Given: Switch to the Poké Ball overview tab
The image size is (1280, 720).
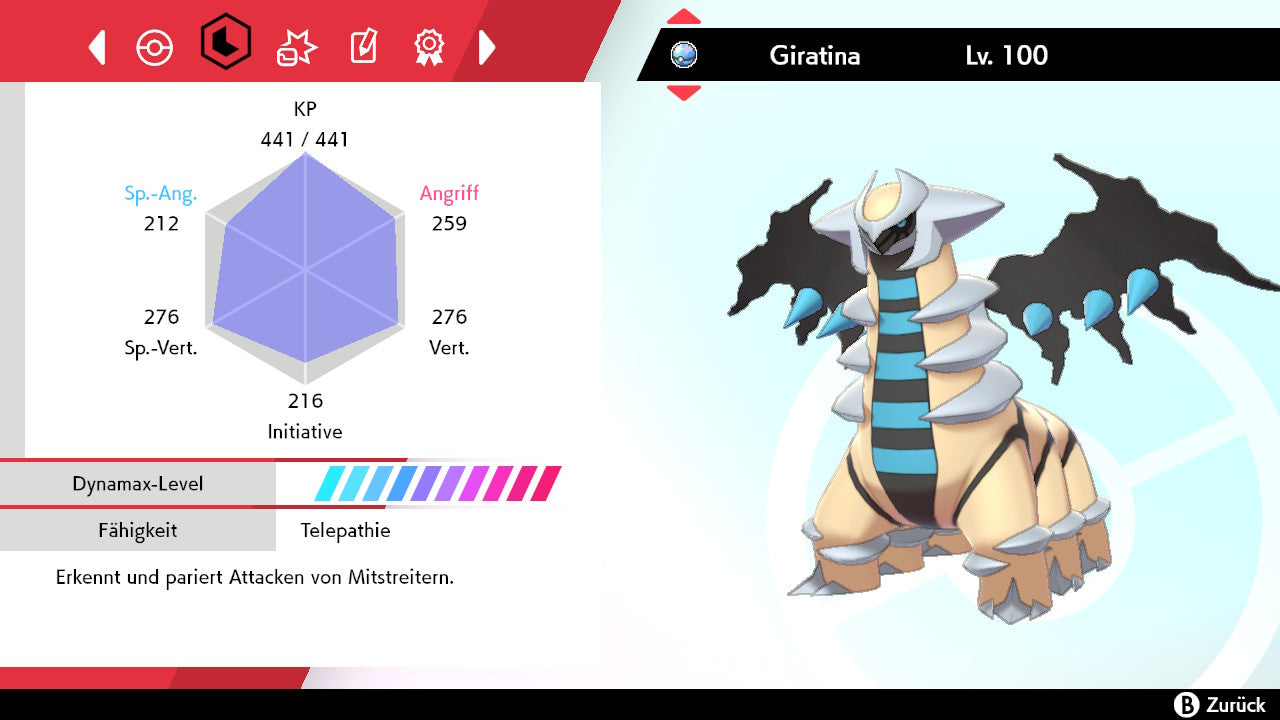Looking at the screenshot, I should click(x=155, y=47).
